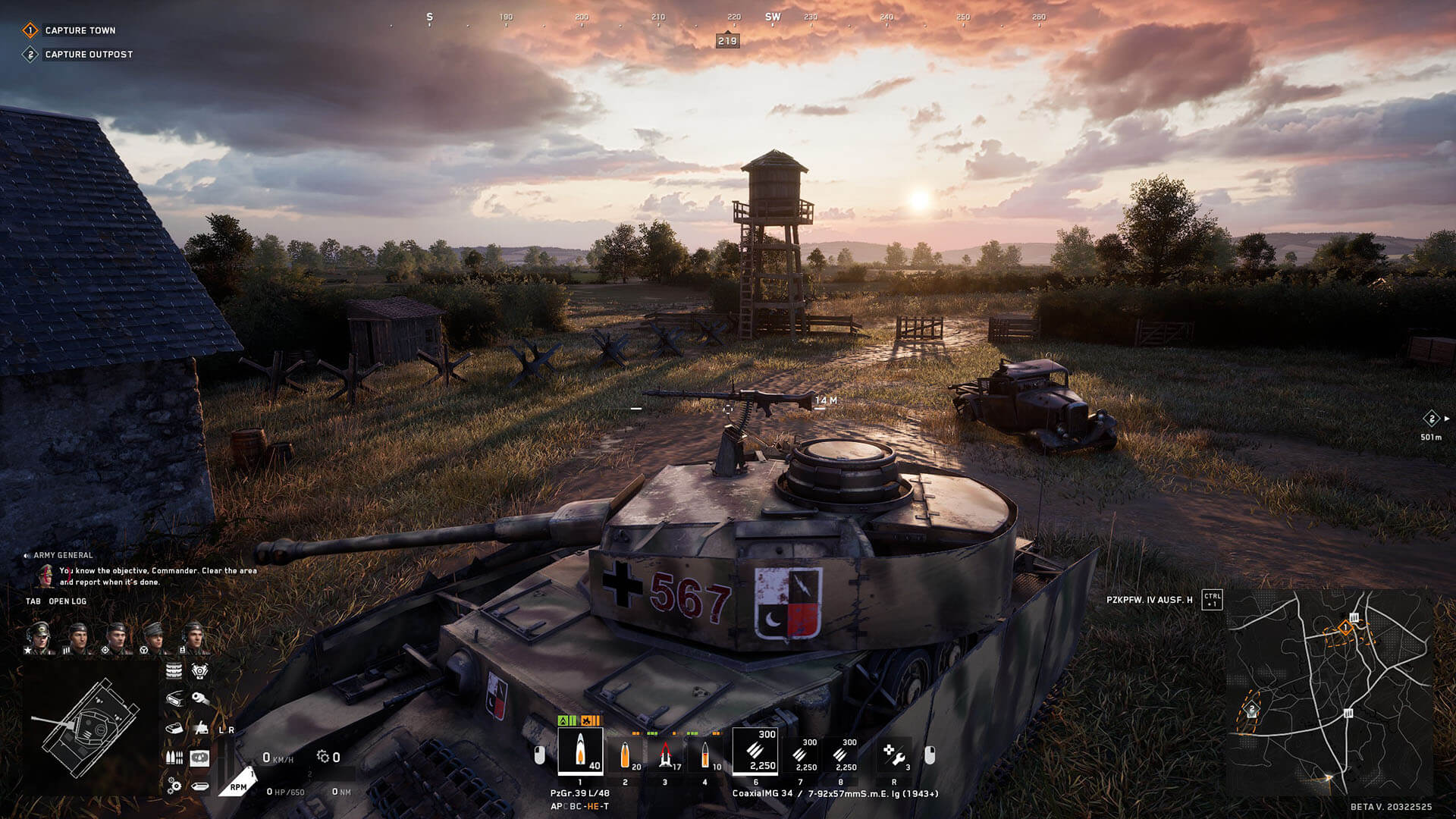Click objective marker 2 on the minimap

click(1252, 711)
